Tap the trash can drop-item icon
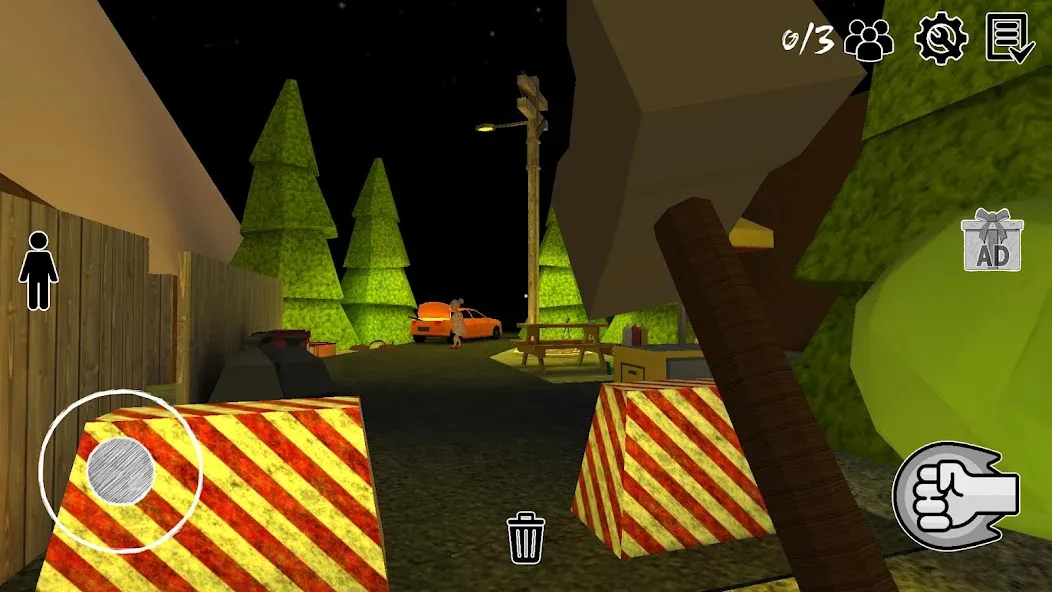The height and width of the screenshot is (592, 1052). [526, 537]
